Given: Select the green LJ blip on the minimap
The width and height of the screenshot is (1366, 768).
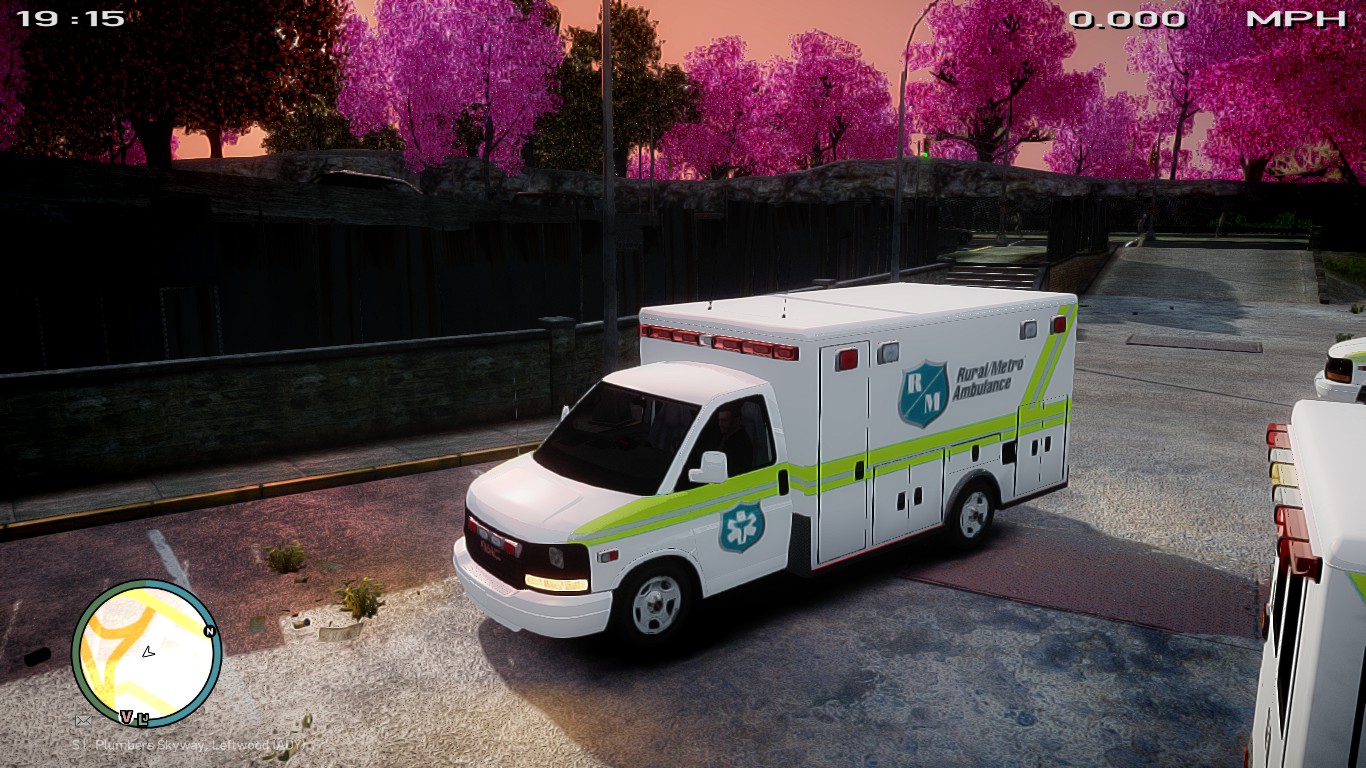Looking at the screenshot, I should tap(143, 717).
